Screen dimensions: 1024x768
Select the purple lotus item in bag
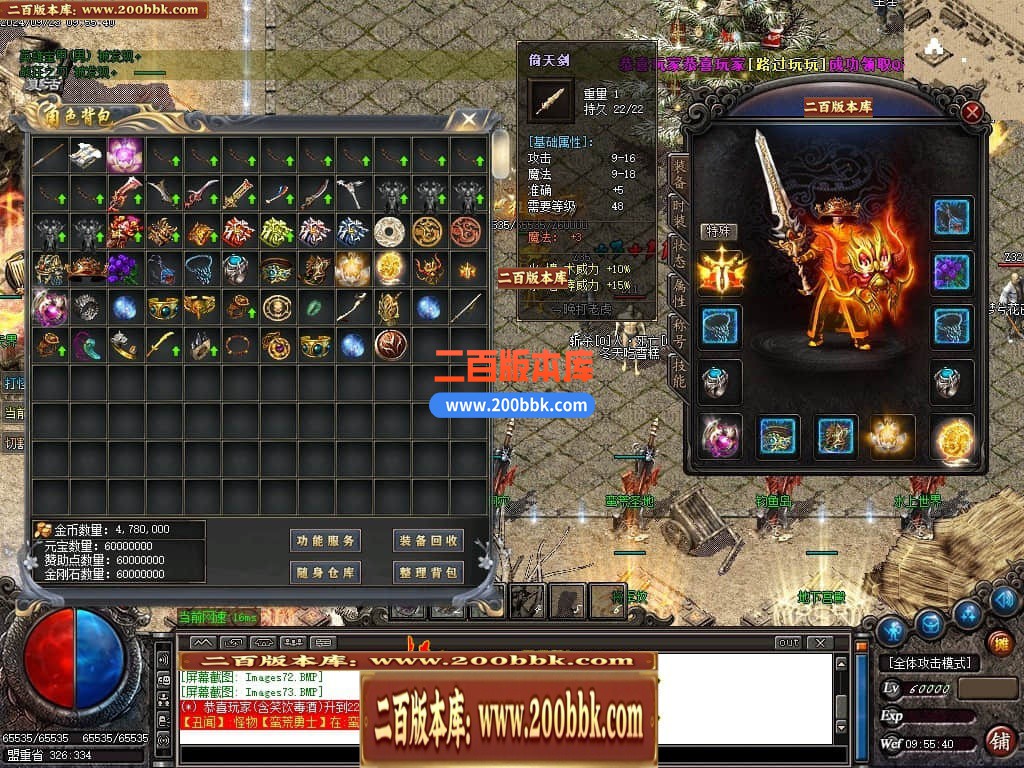click(x=125, y=155)
